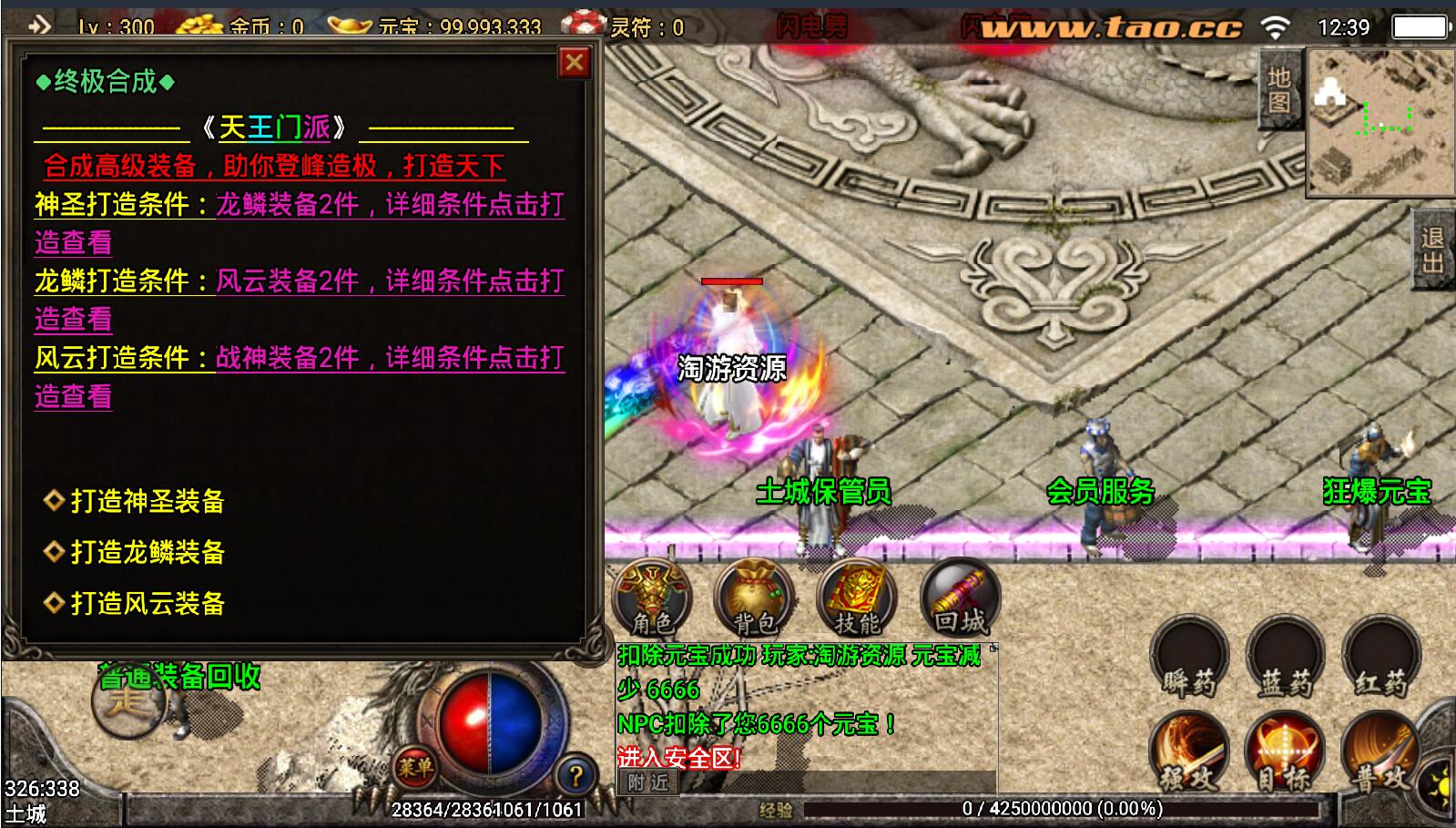Hit the 退出 exit button

tap(1432, 250)
